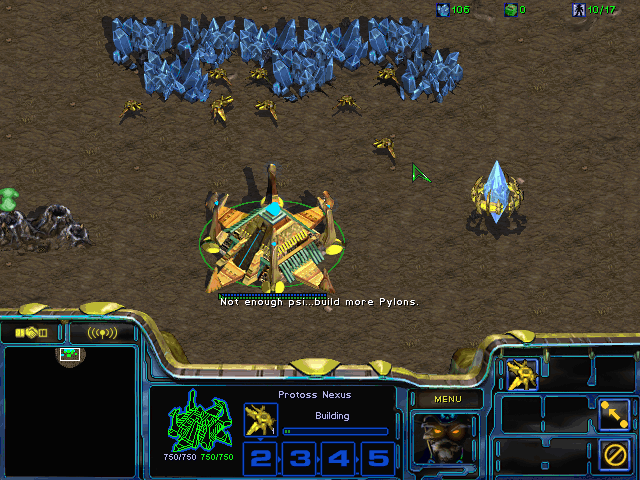Screen dimensions: 640x480
Task: Click the Nexus advisor portrait
Action: coord(446,439)
